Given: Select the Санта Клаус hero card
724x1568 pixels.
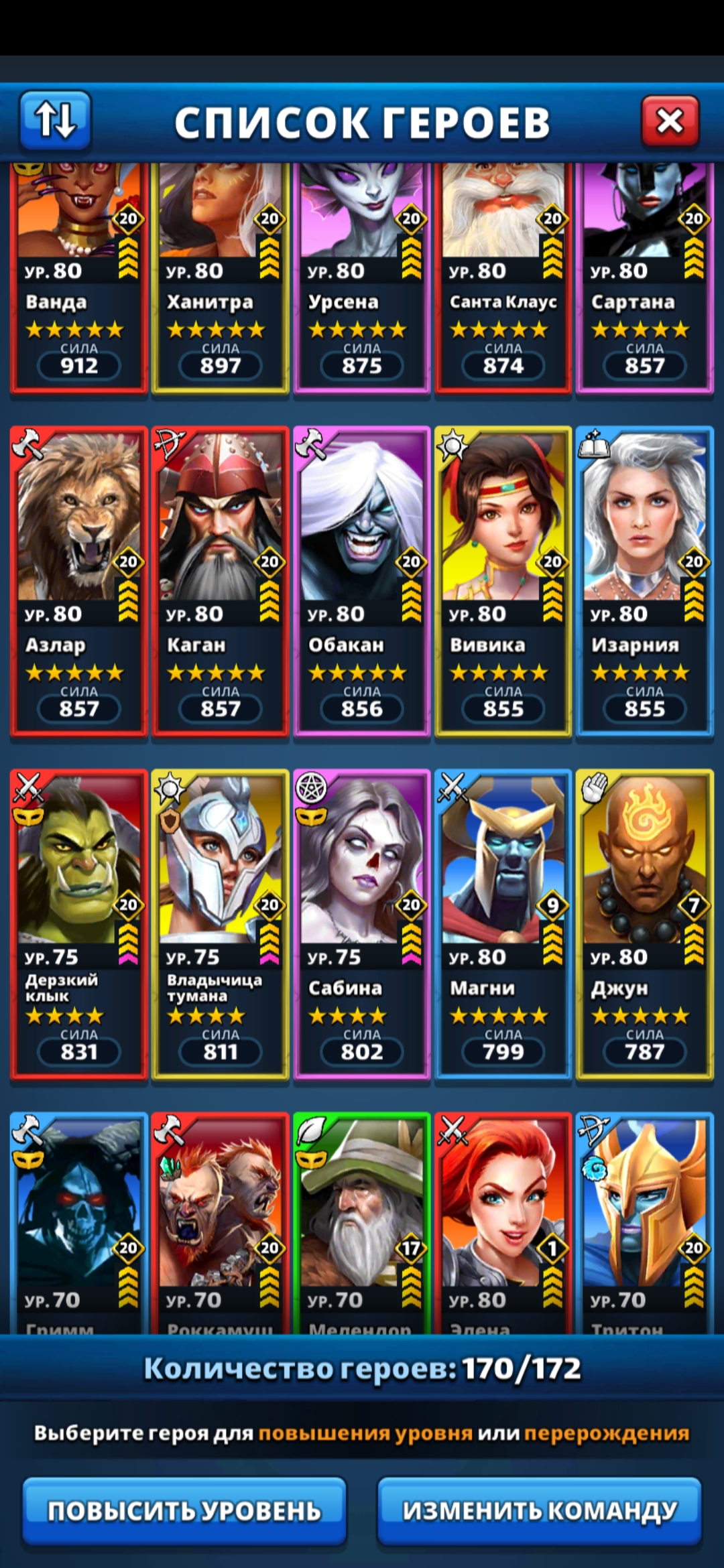Looking at the screenshot, I should pos(503,281).
